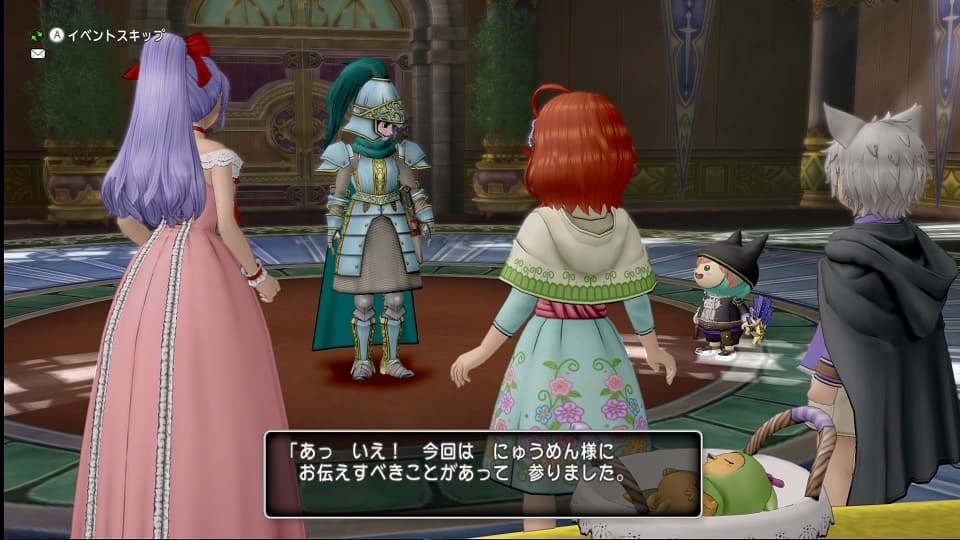Open the mail envelope notification icon
960x540 pixels.
[x=38, y=53]
